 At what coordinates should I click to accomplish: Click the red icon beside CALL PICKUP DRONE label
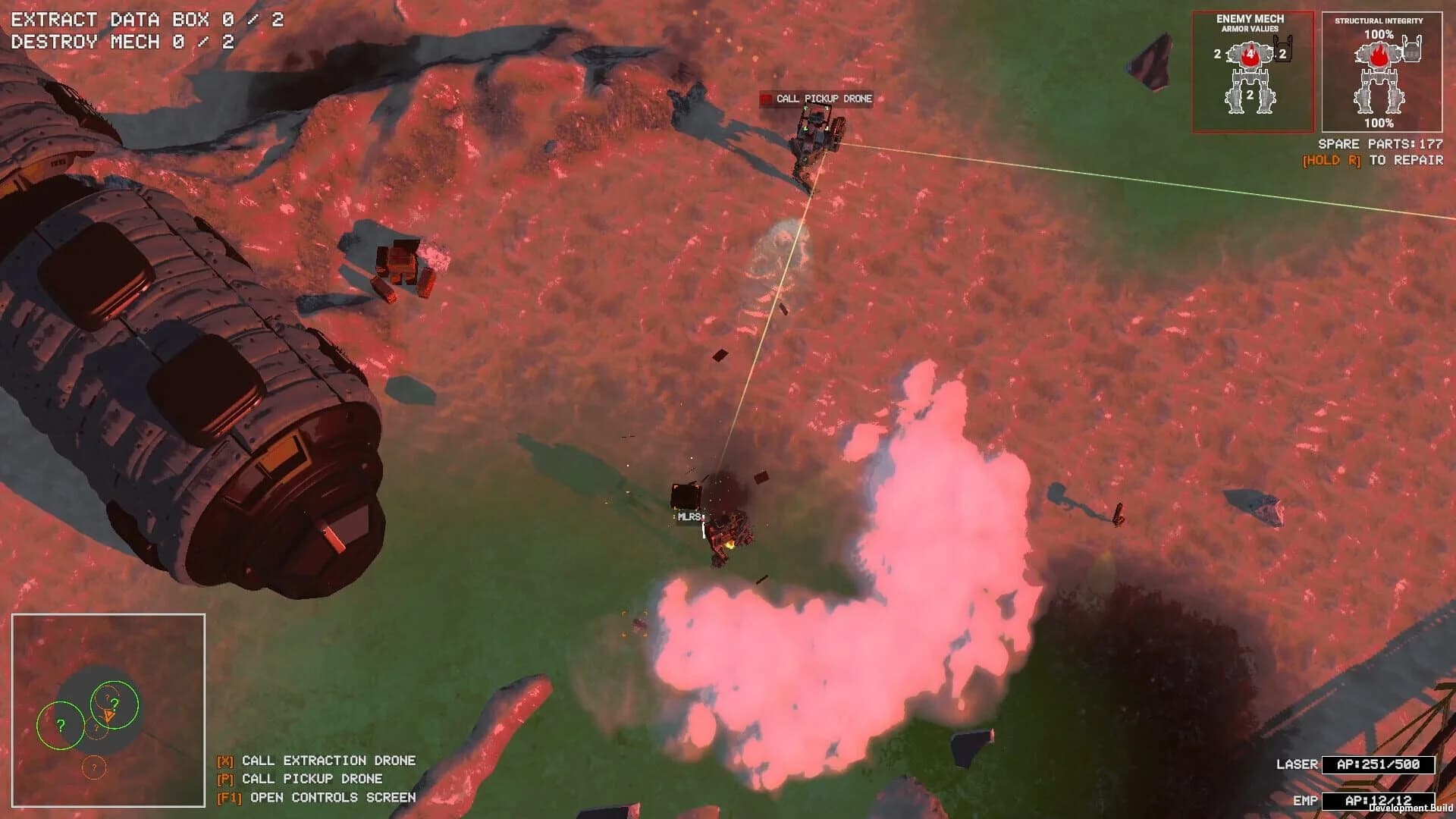click(765, 98)
